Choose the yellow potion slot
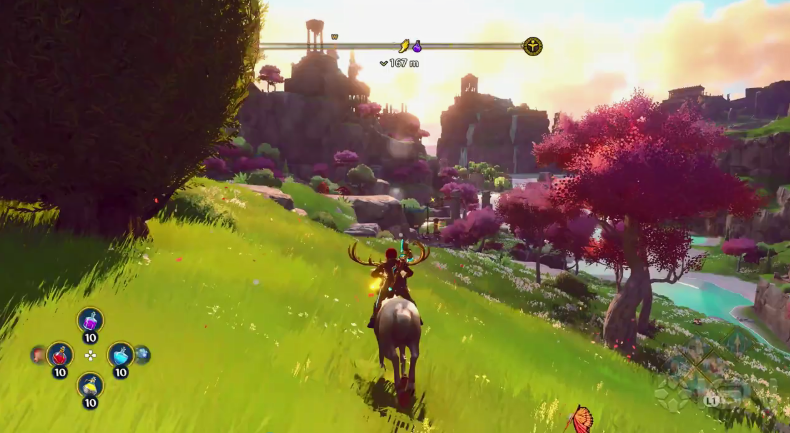This screenshot has width=790, height=433. coord(90,385)
